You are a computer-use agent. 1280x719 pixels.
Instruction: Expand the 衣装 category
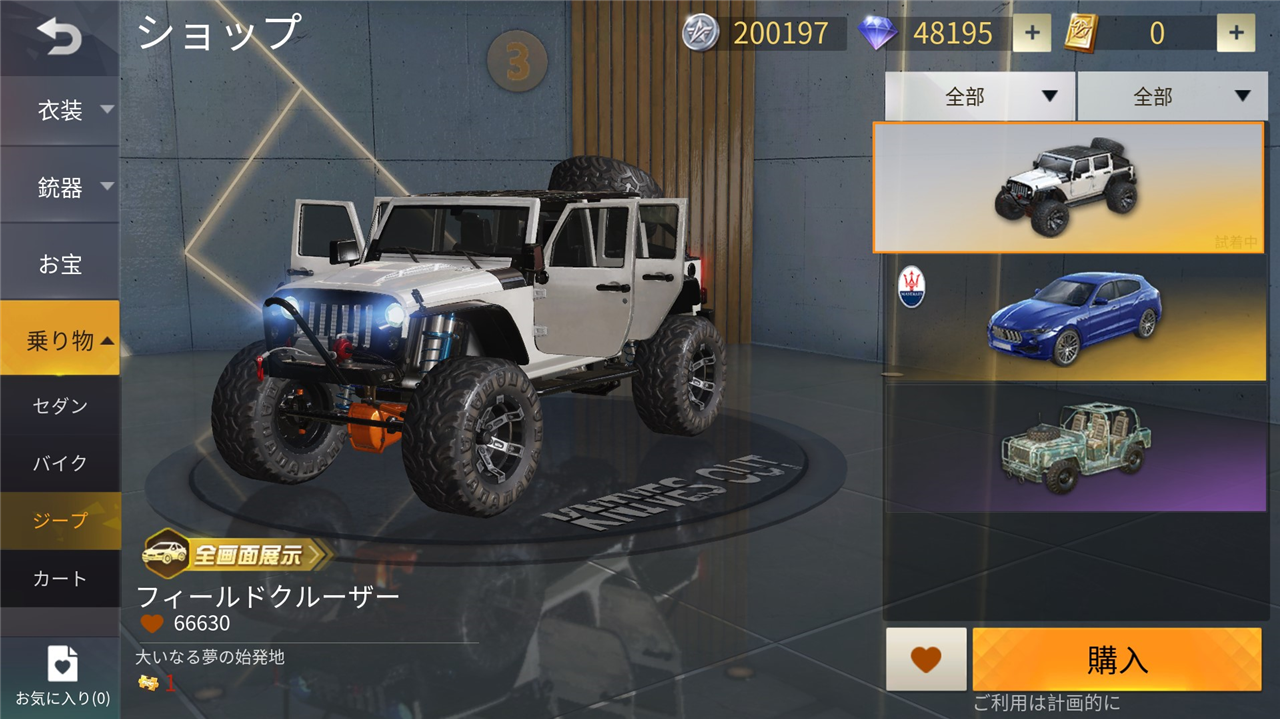[x=61, y=110]
